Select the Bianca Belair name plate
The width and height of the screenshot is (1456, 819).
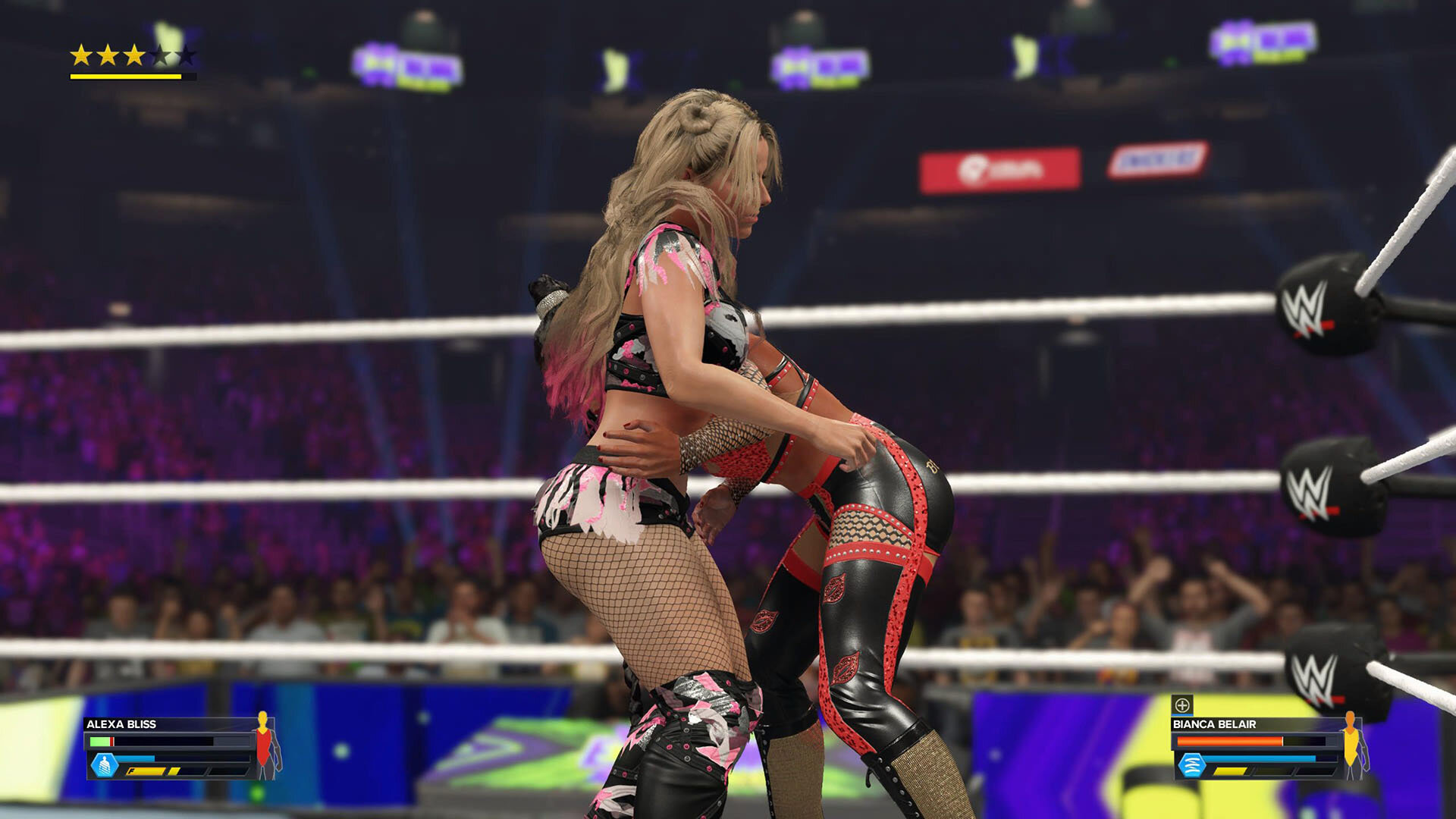(x=1214, y=724)
